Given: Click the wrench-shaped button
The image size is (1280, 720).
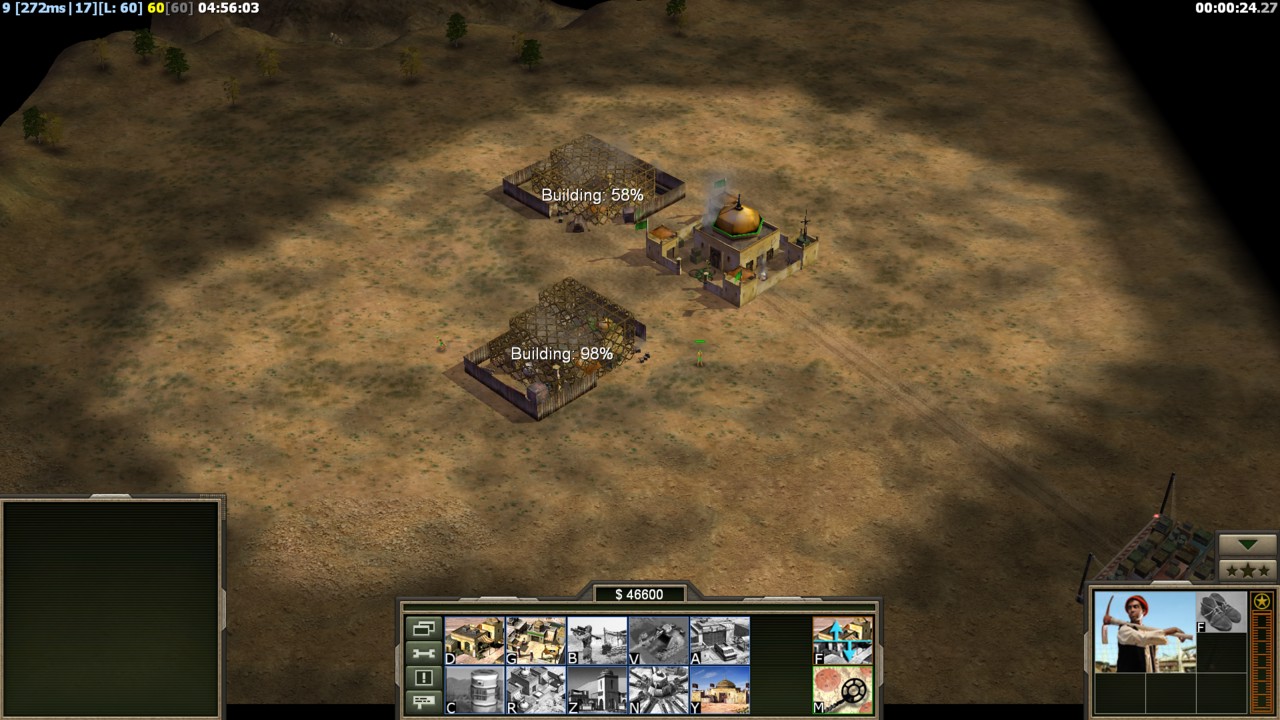Looking at the screenshot, I should (x=423, y=653).
